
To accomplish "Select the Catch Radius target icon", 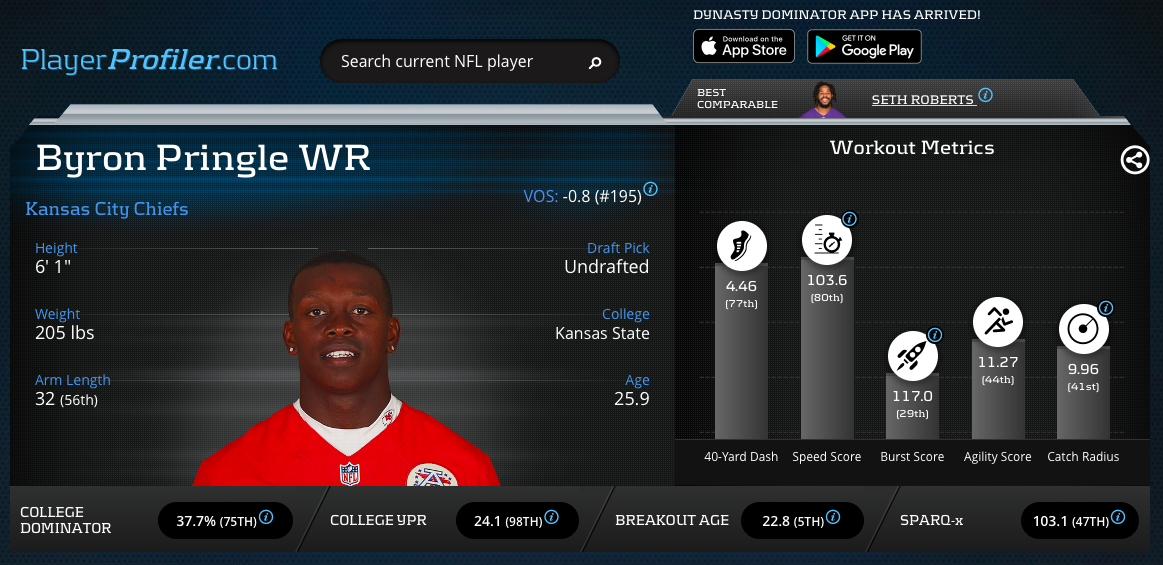I will pos(1084,329).
